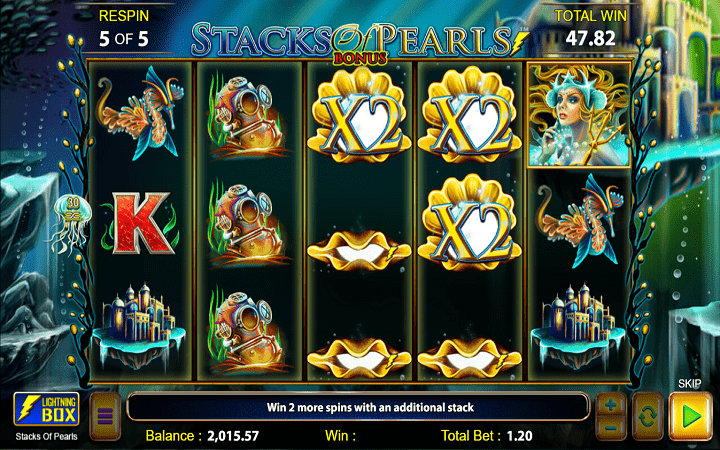This screenshot has width=720, height=450.
Task: Increase the total bet with the plus button
Action: (609, 403)
